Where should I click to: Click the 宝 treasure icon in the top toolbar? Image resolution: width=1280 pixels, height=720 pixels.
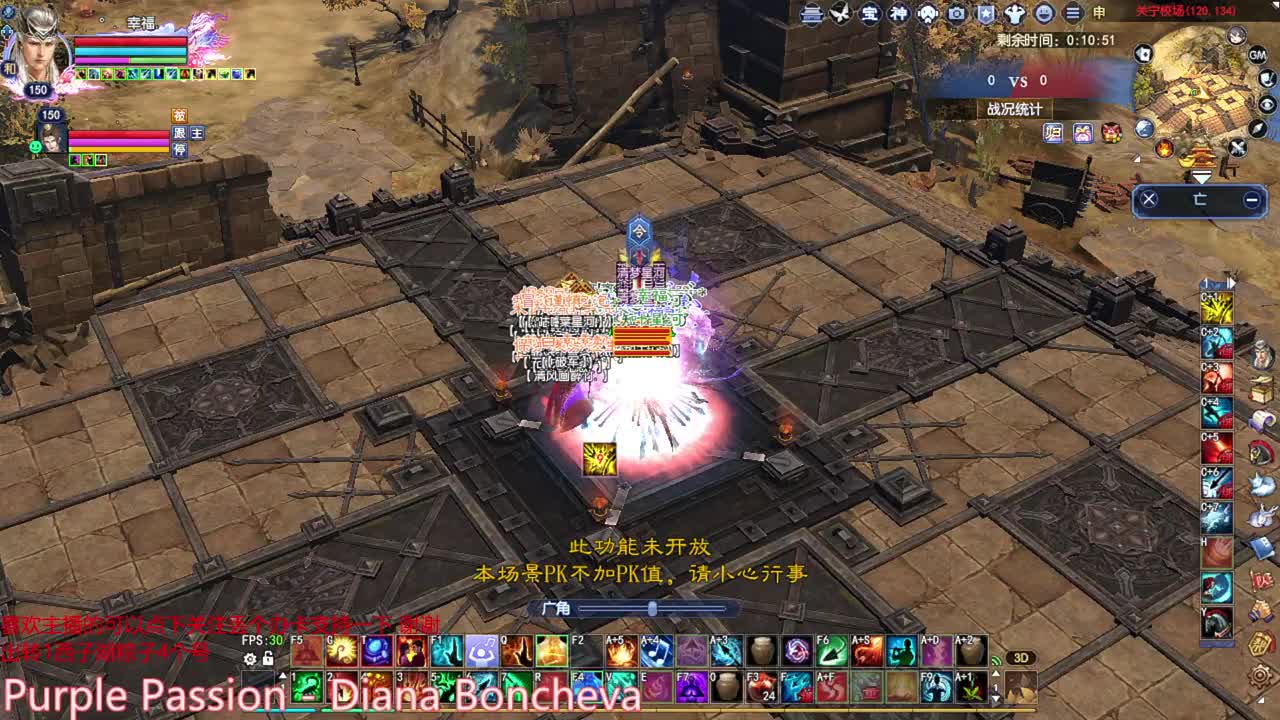point(871,14)
